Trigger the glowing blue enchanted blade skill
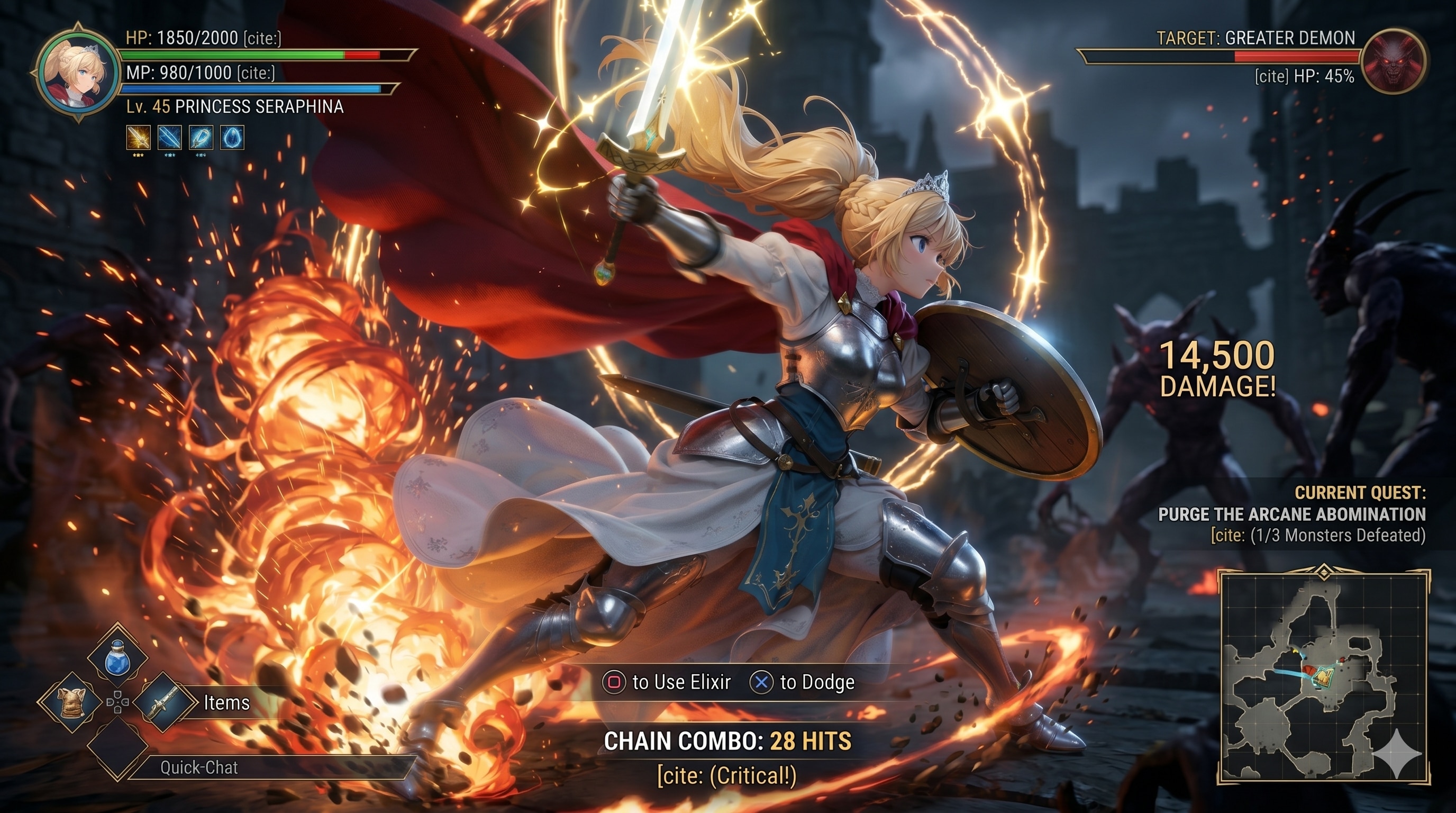 click(x=201, y=138)
